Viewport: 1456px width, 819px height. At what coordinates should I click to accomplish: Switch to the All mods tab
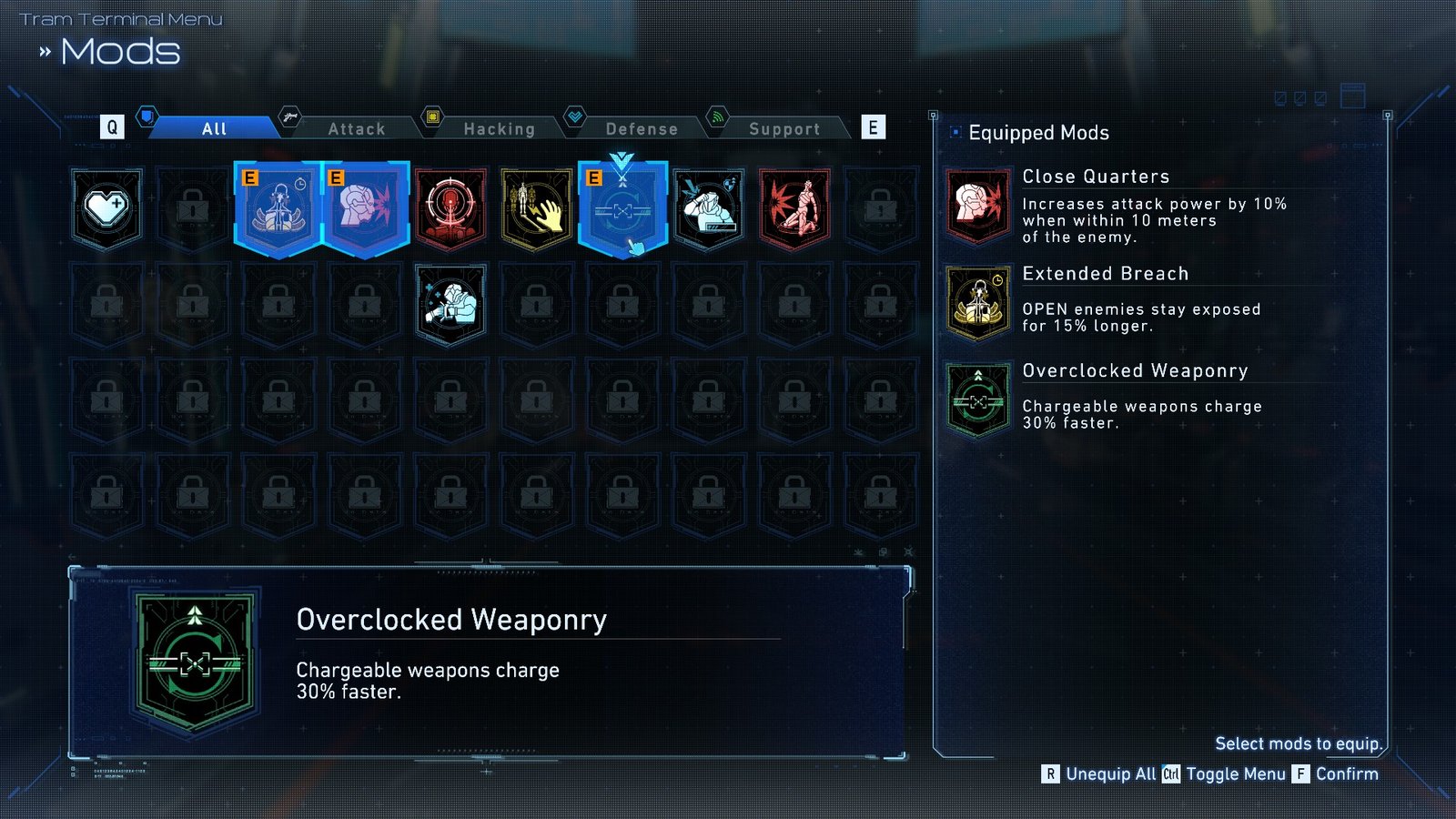pos(215,129)
